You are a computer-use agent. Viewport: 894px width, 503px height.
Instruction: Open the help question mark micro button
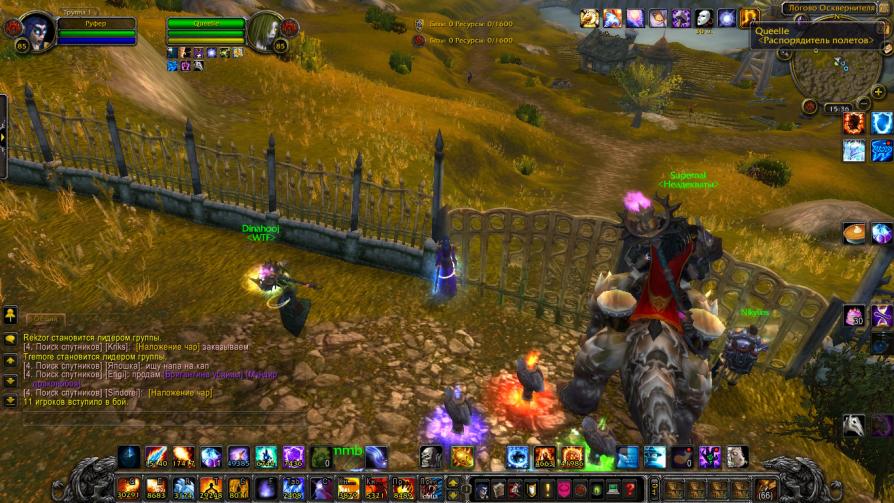pyautogui.click(x=629, y=489)
